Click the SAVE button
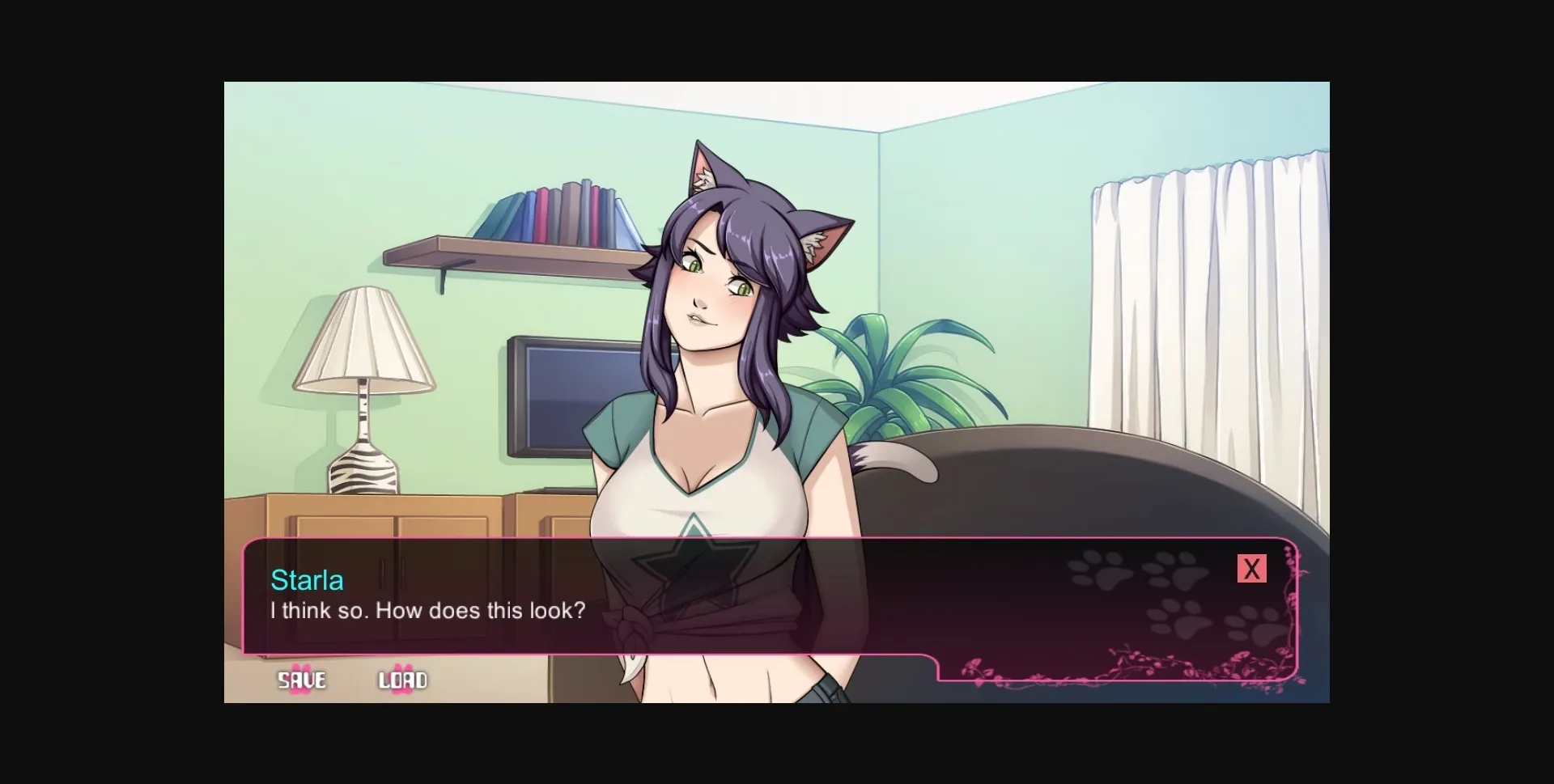This screenshot has height=784, width=1554. click(x=300, y=680)
